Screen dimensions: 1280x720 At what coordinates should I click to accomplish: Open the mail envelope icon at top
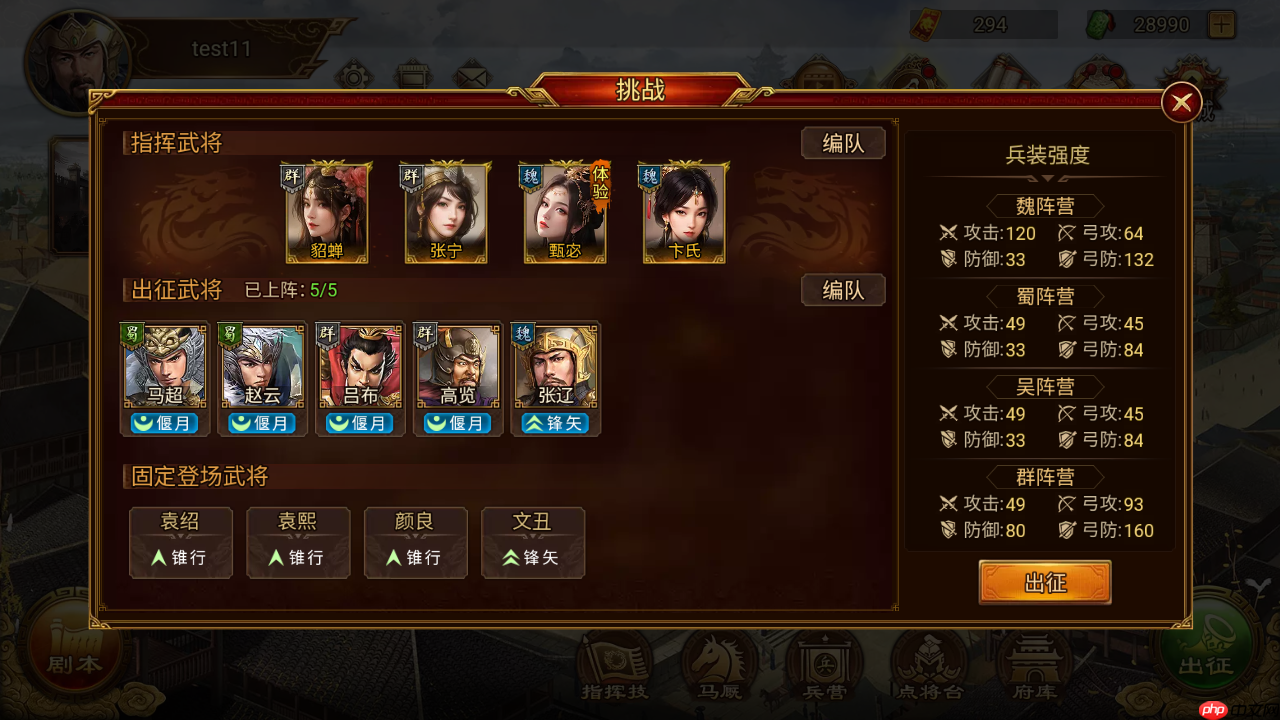click(x=470, y=74)
